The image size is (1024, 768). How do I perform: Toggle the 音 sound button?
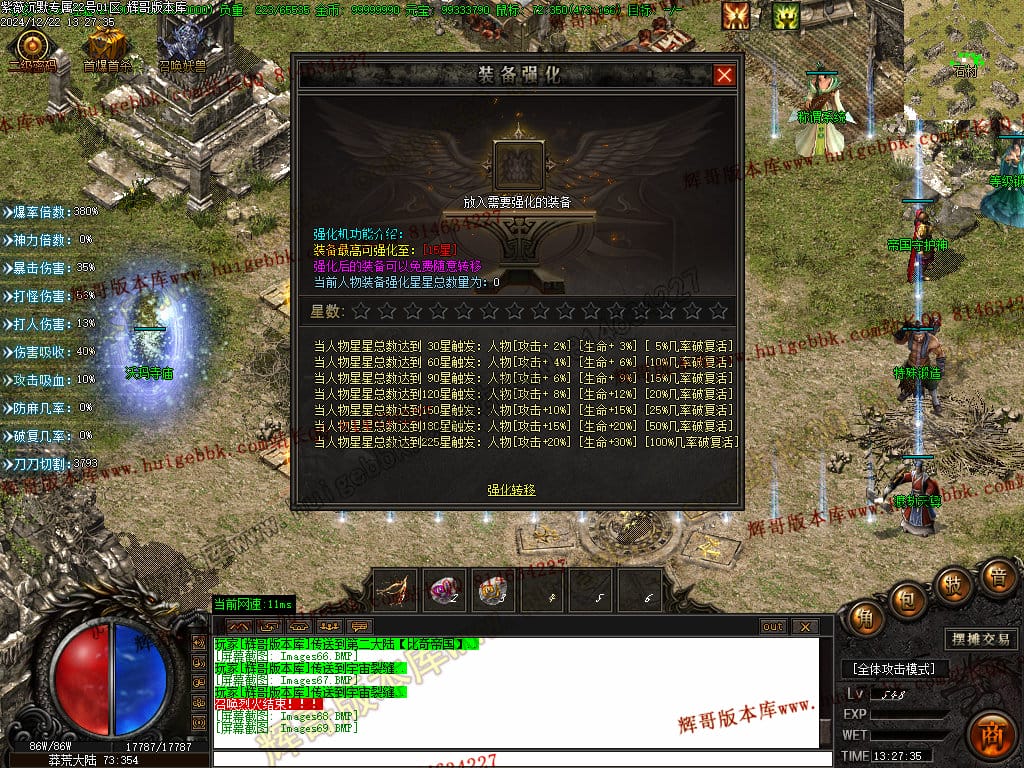click(996, 577)
